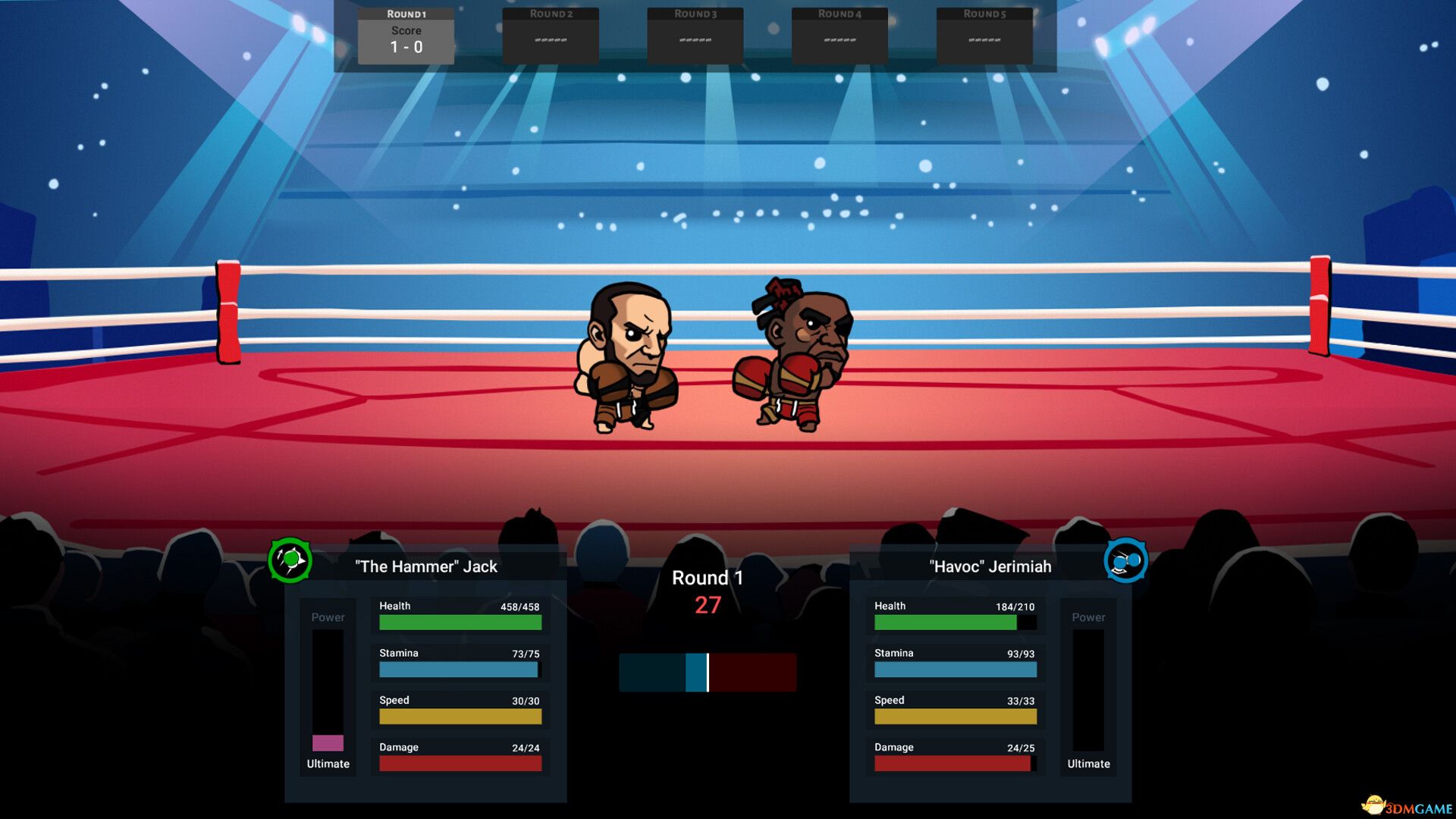Activate Jack's Ultimate label

[327, 764]
